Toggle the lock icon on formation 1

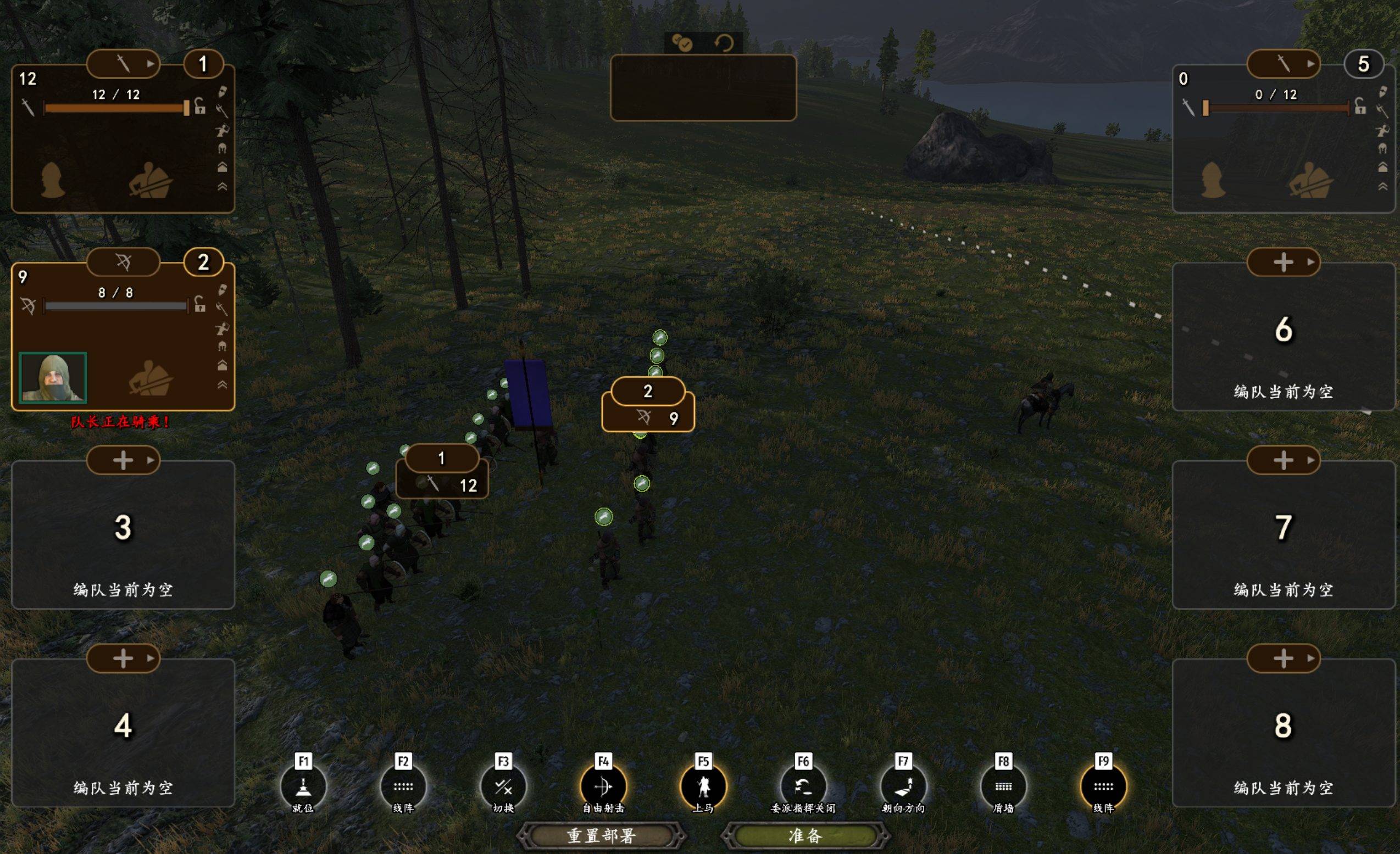point(200,106)
